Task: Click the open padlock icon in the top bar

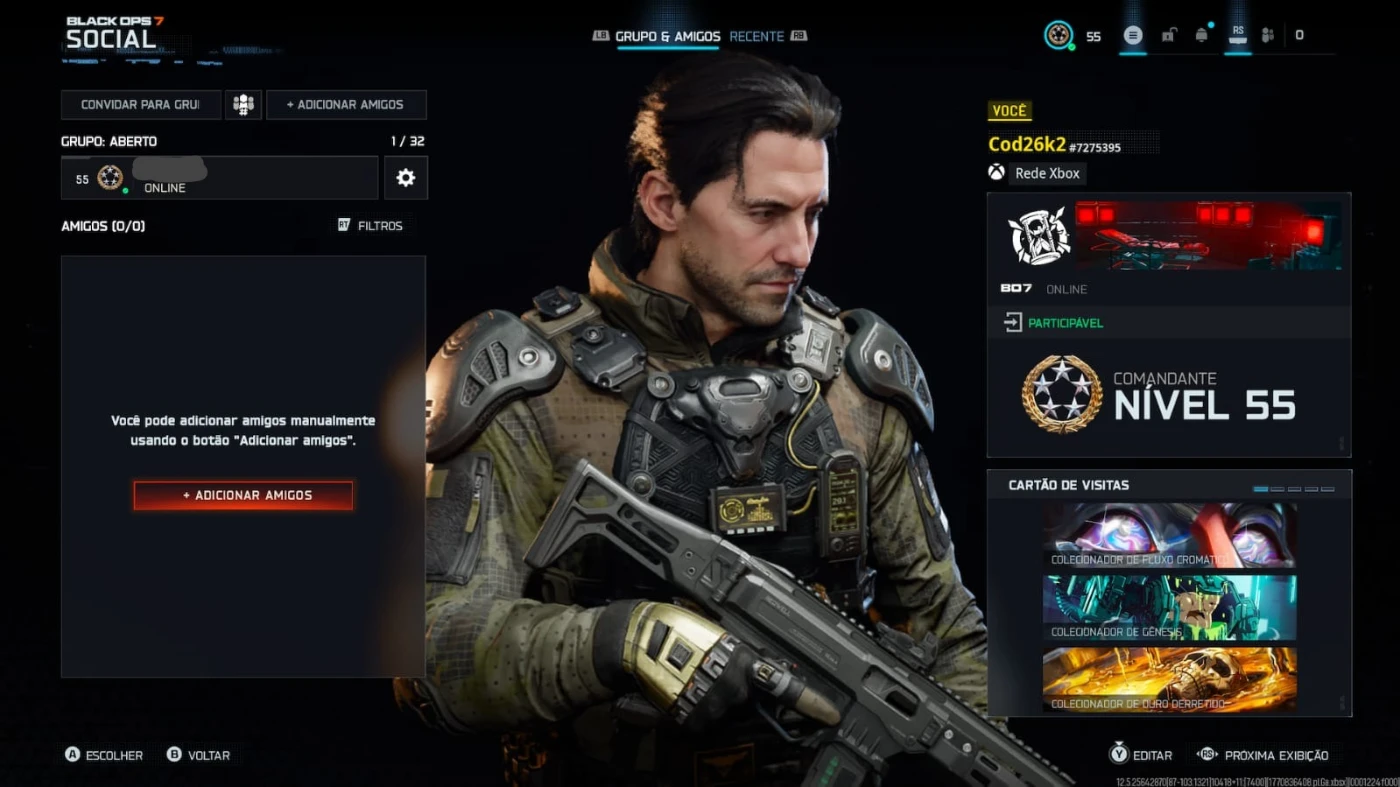Action: (1168, 35)
